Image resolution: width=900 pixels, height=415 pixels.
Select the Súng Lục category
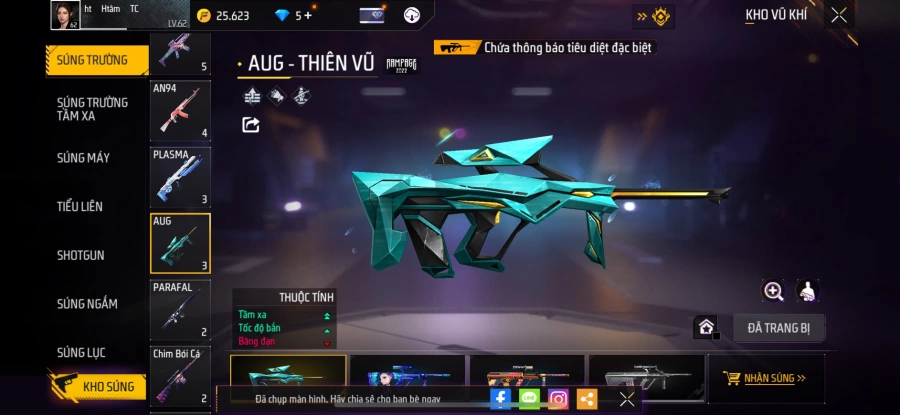tap(82, 352)
